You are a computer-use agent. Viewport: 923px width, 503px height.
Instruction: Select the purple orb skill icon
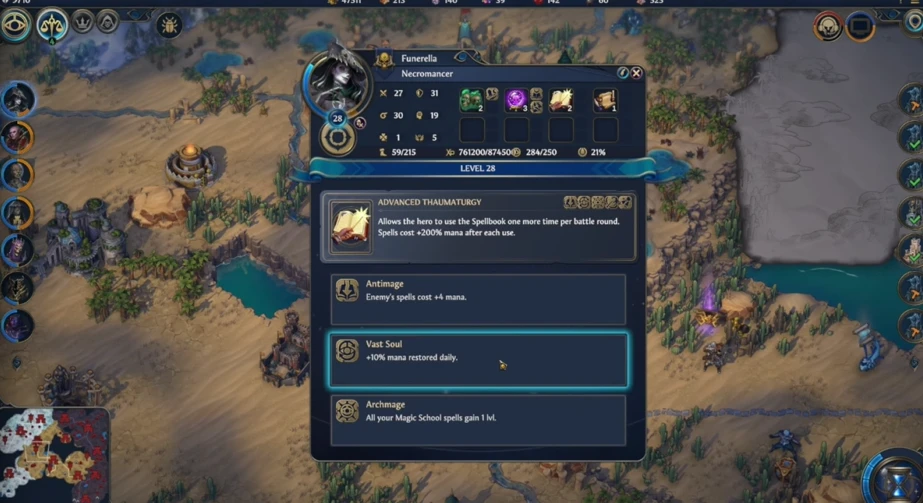pos(516,99)
